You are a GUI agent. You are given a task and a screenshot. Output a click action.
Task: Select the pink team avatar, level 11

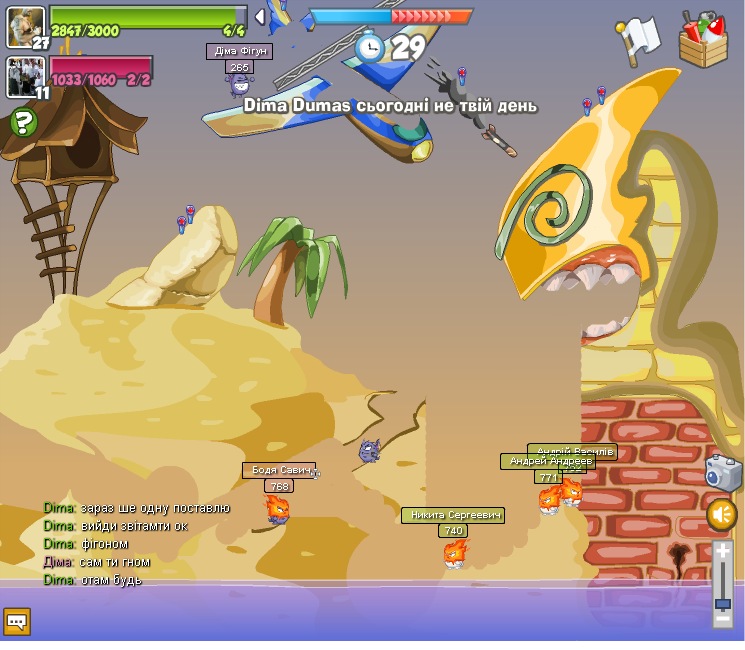pyautogui.click(x=25, y=77)
